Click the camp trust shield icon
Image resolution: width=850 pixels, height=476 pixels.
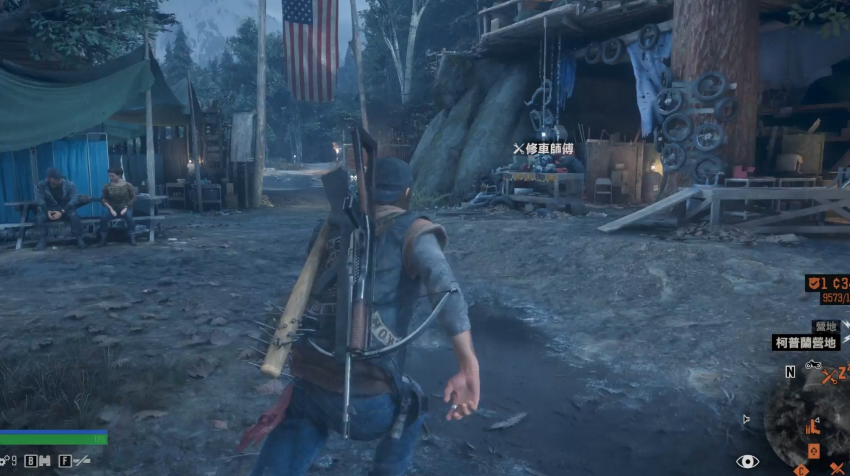(x=812, y=283)
